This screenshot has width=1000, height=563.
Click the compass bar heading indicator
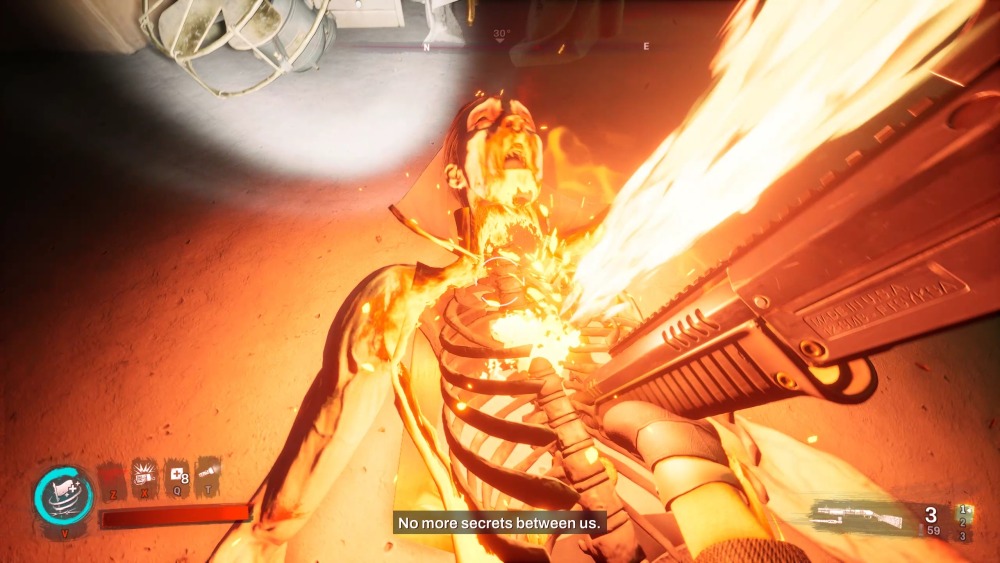[x=501, y=37]
